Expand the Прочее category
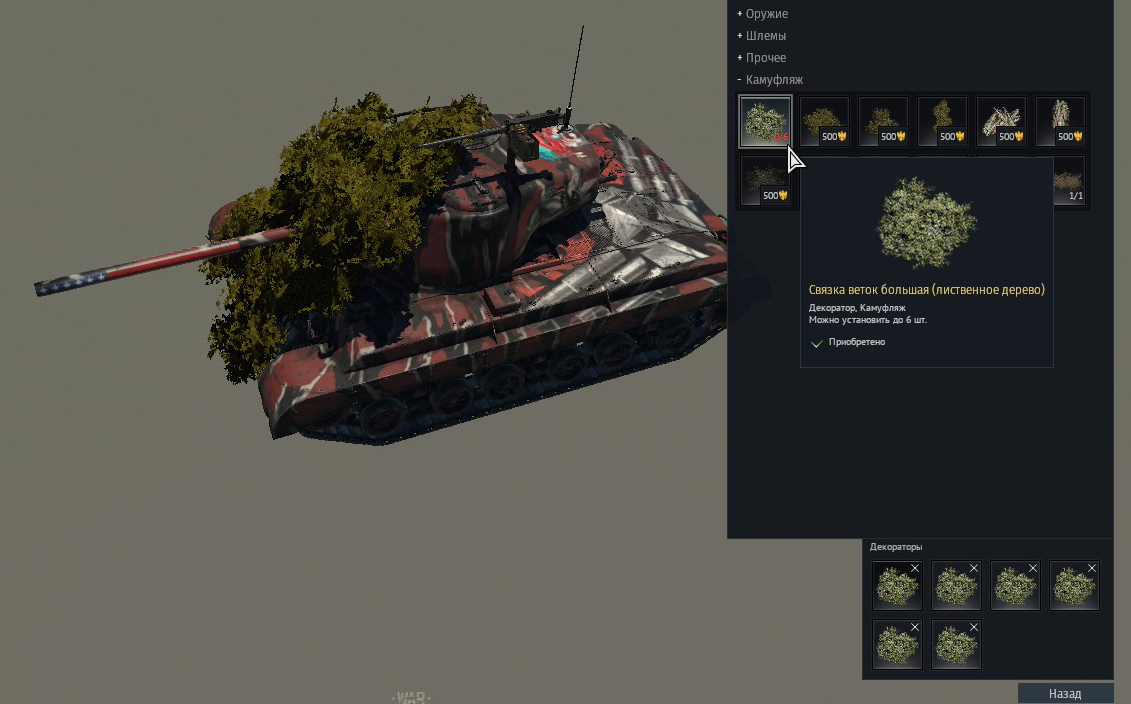Viewport: 1131px width, 704px height. pos(765,58)
